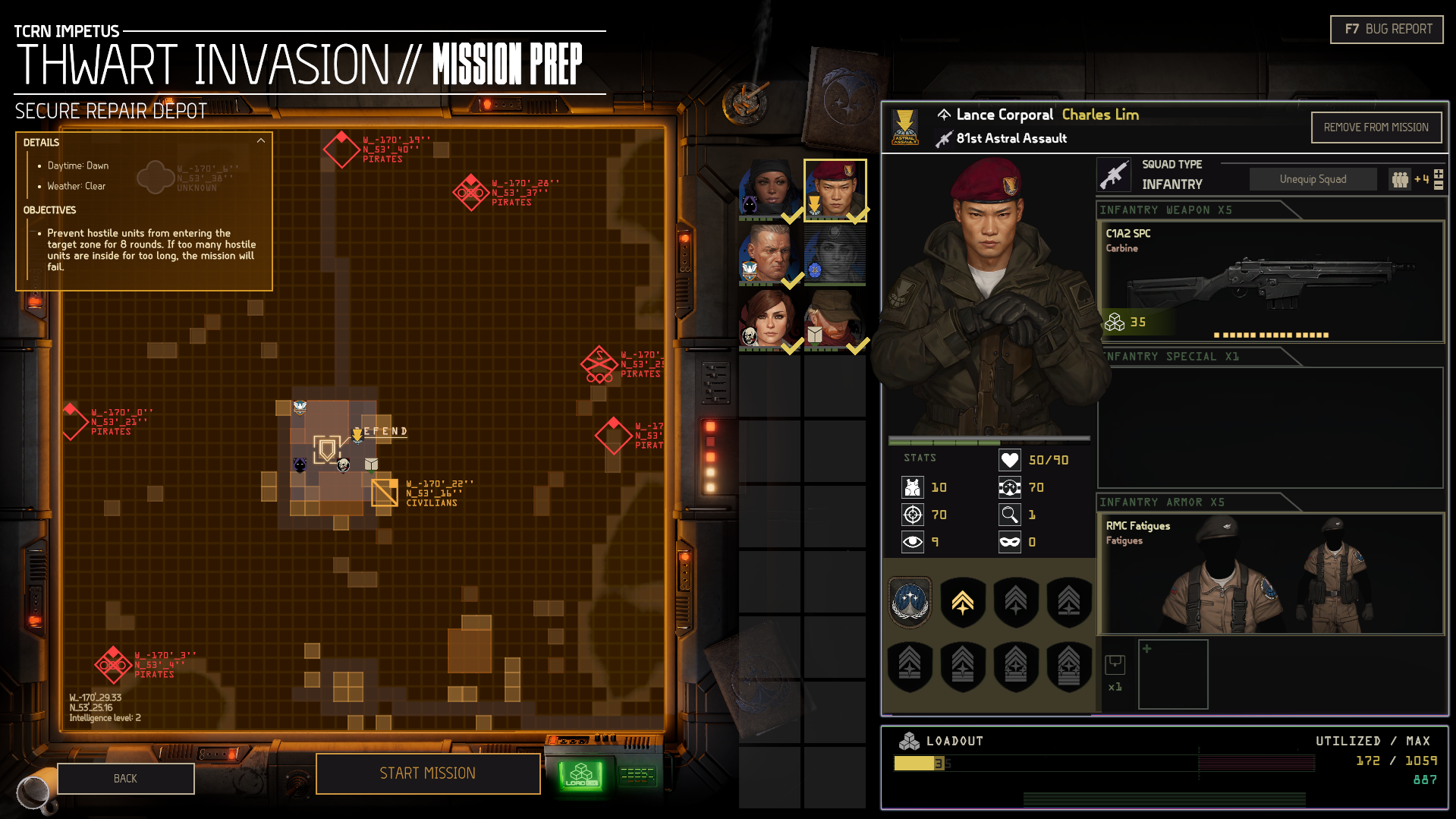Click the civilians marker on the map
Image resolution: width=1456 pixels, height=819 pixels.
click(x=385, y=493)
